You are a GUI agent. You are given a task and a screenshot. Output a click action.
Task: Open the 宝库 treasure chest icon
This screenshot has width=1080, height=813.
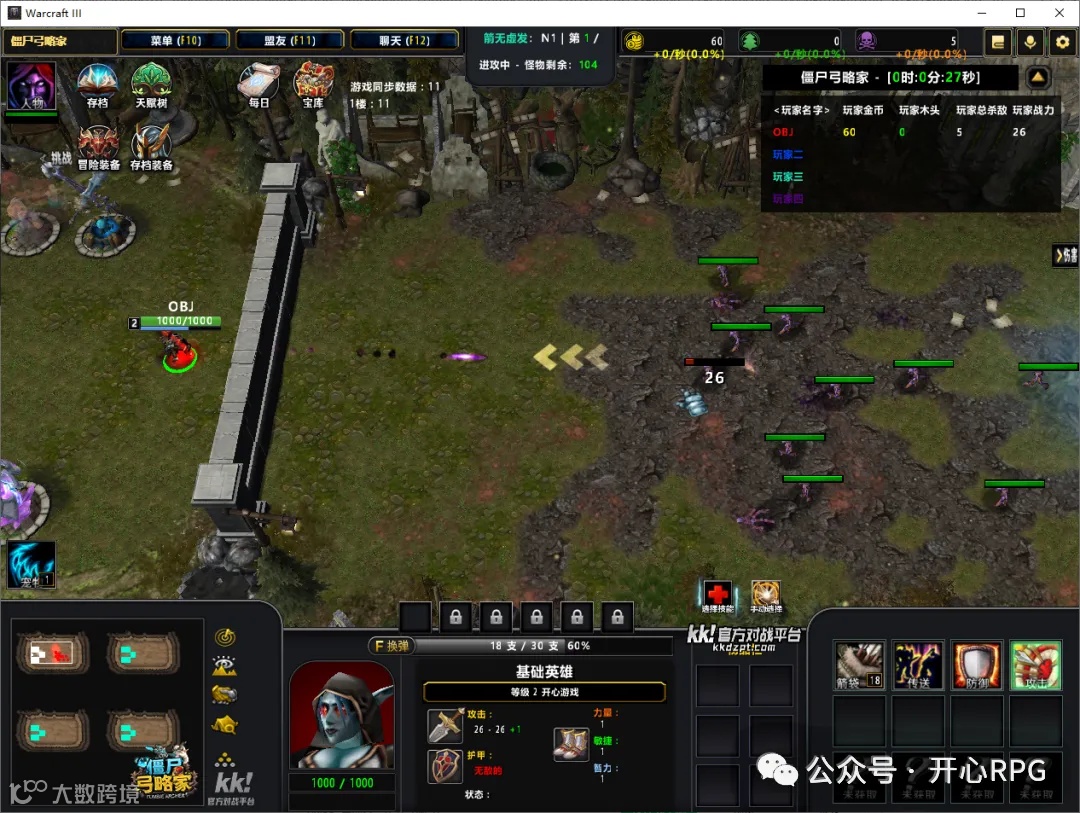pos(313,84)
